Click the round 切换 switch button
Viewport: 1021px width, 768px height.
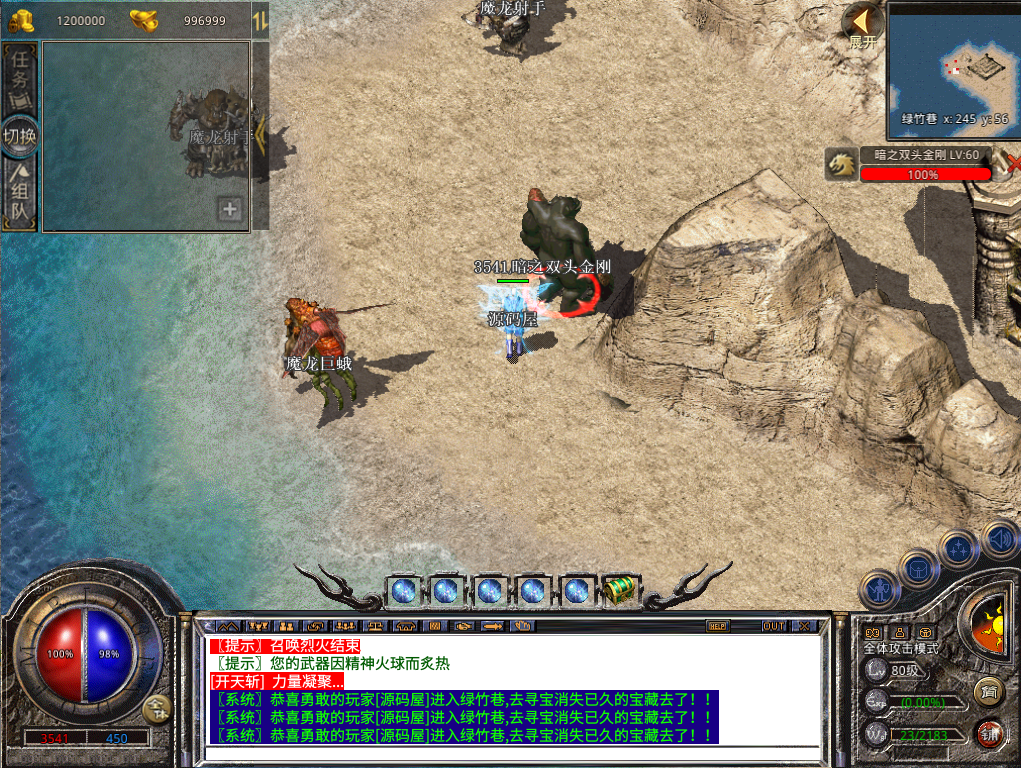pos(20,136)
